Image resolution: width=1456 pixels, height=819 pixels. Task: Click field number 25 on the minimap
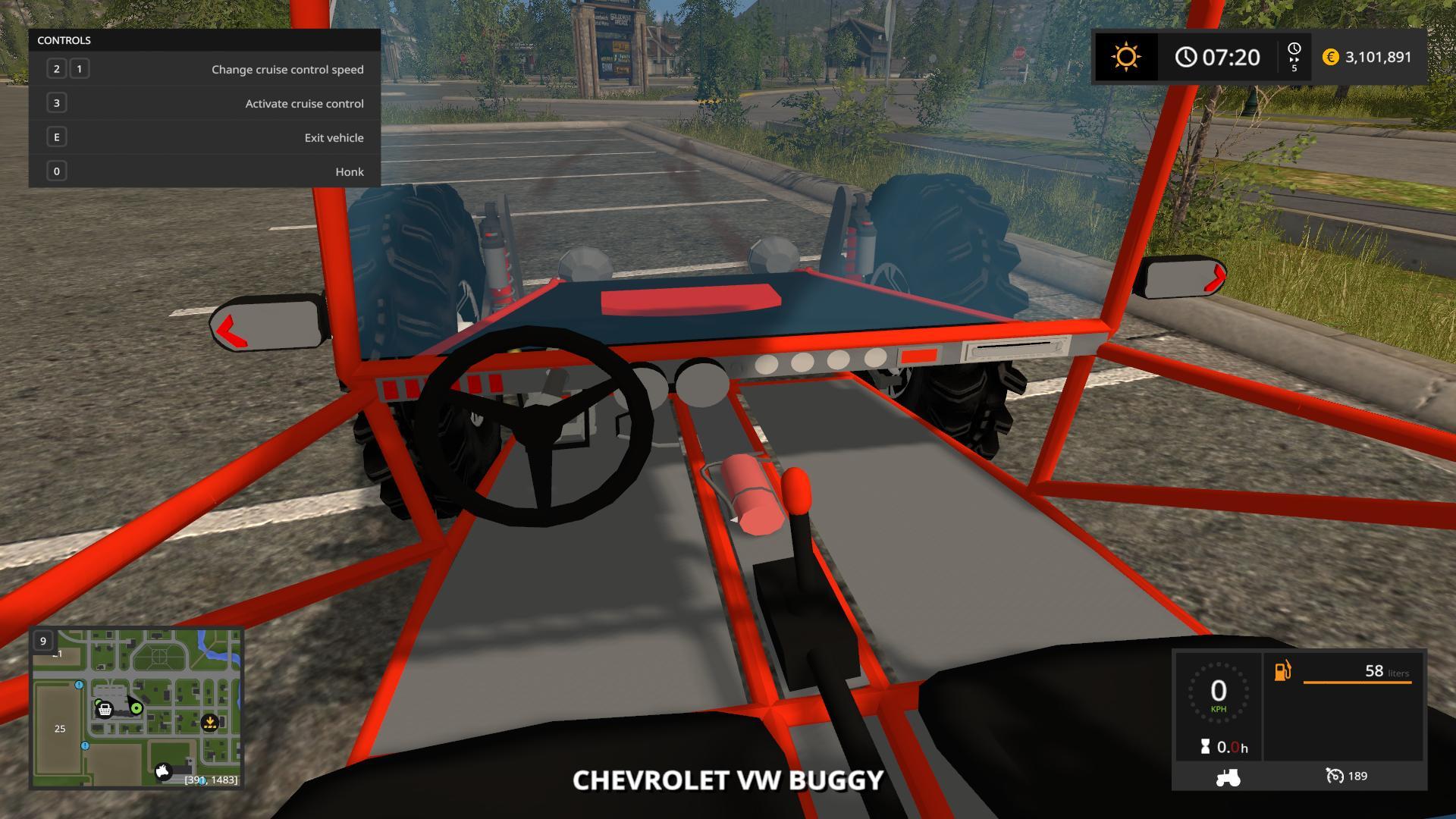click(x=60, y=729)
